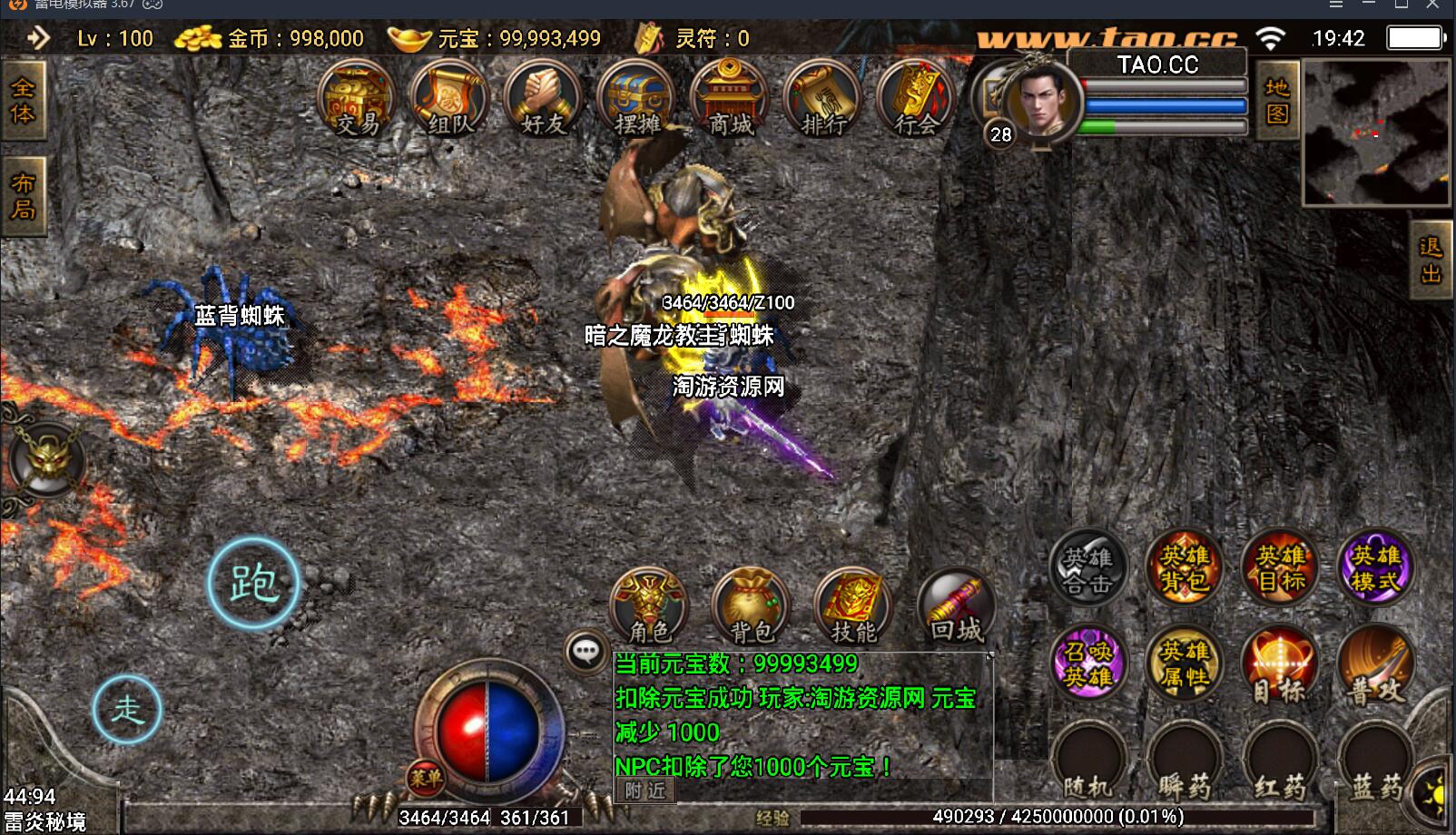Image resolution: width=1456 pixels, height=835 pixels.
Task: Show the 好友 friends list
Action: click(543, 100)
